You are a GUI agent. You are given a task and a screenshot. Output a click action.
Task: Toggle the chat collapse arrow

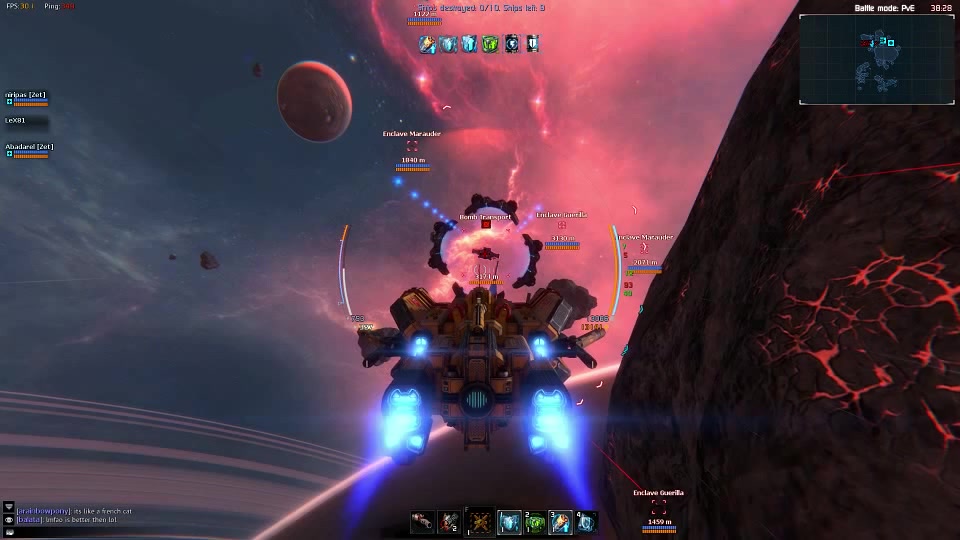9,508
